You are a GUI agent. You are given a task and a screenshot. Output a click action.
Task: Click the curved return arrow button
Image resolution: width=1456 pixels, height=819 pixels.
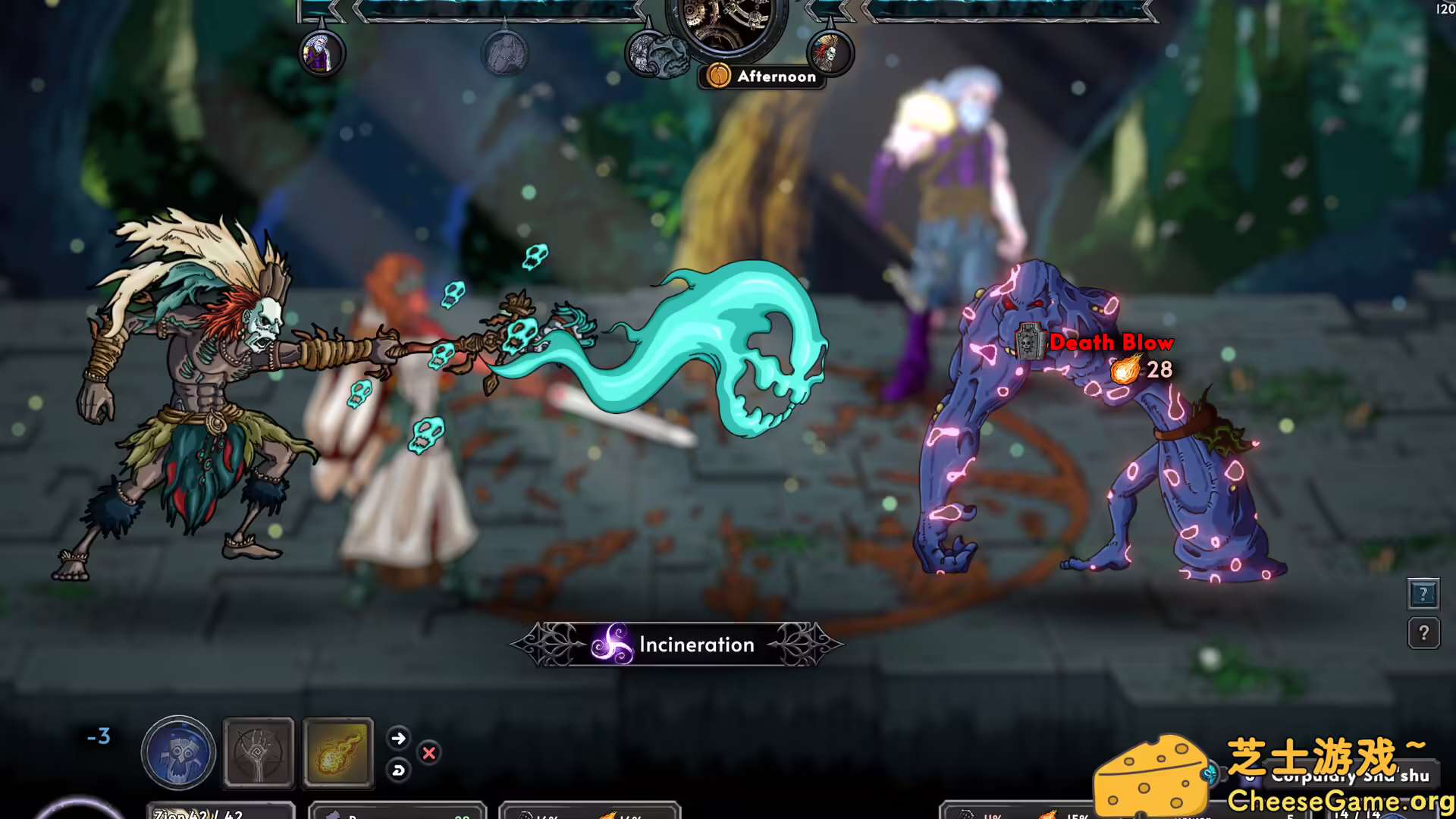click(398, 770)
